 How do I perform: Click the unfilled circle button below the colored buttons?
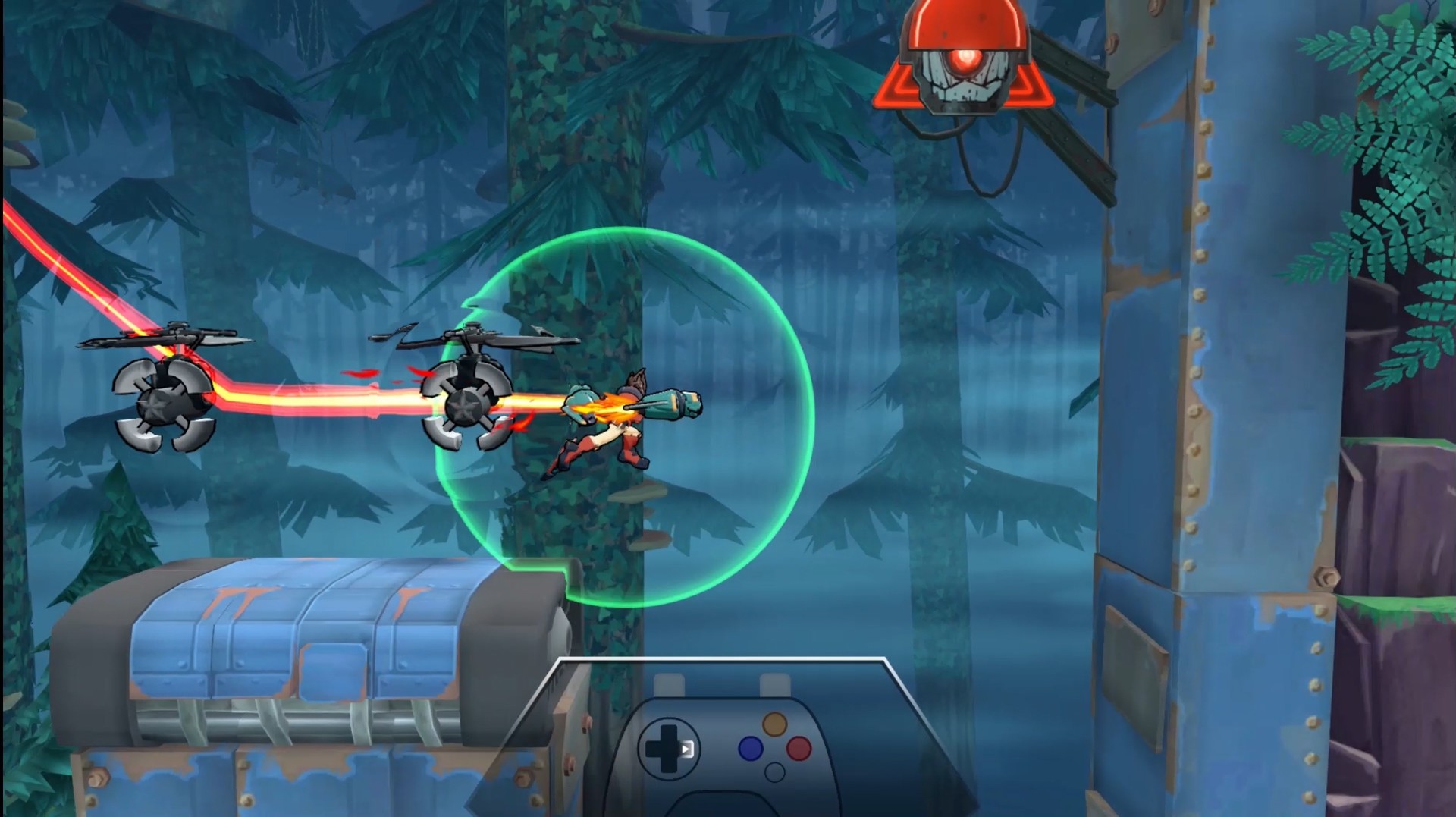pos(775,772)
